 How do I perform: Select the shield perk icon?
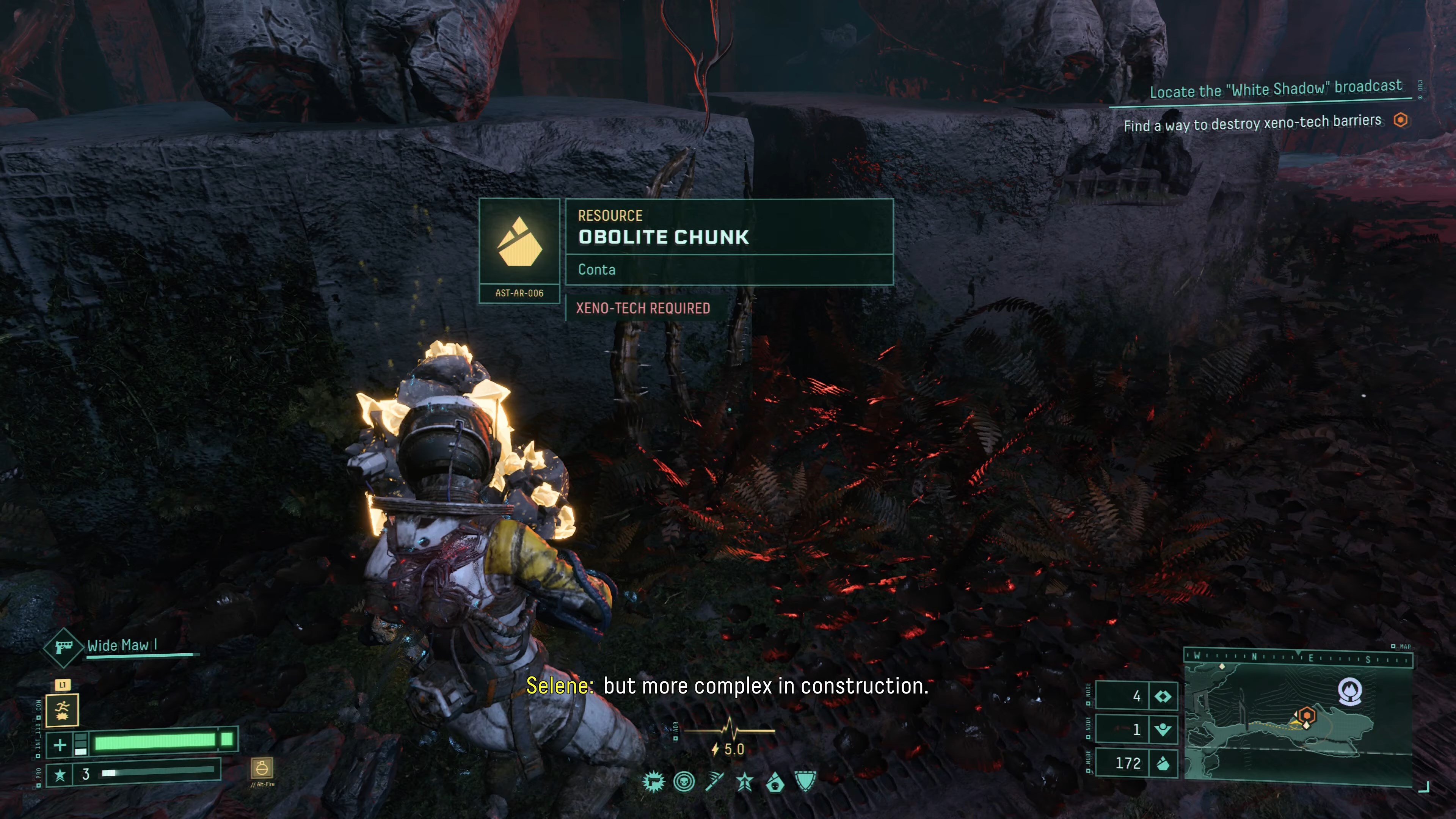(805, 782)
